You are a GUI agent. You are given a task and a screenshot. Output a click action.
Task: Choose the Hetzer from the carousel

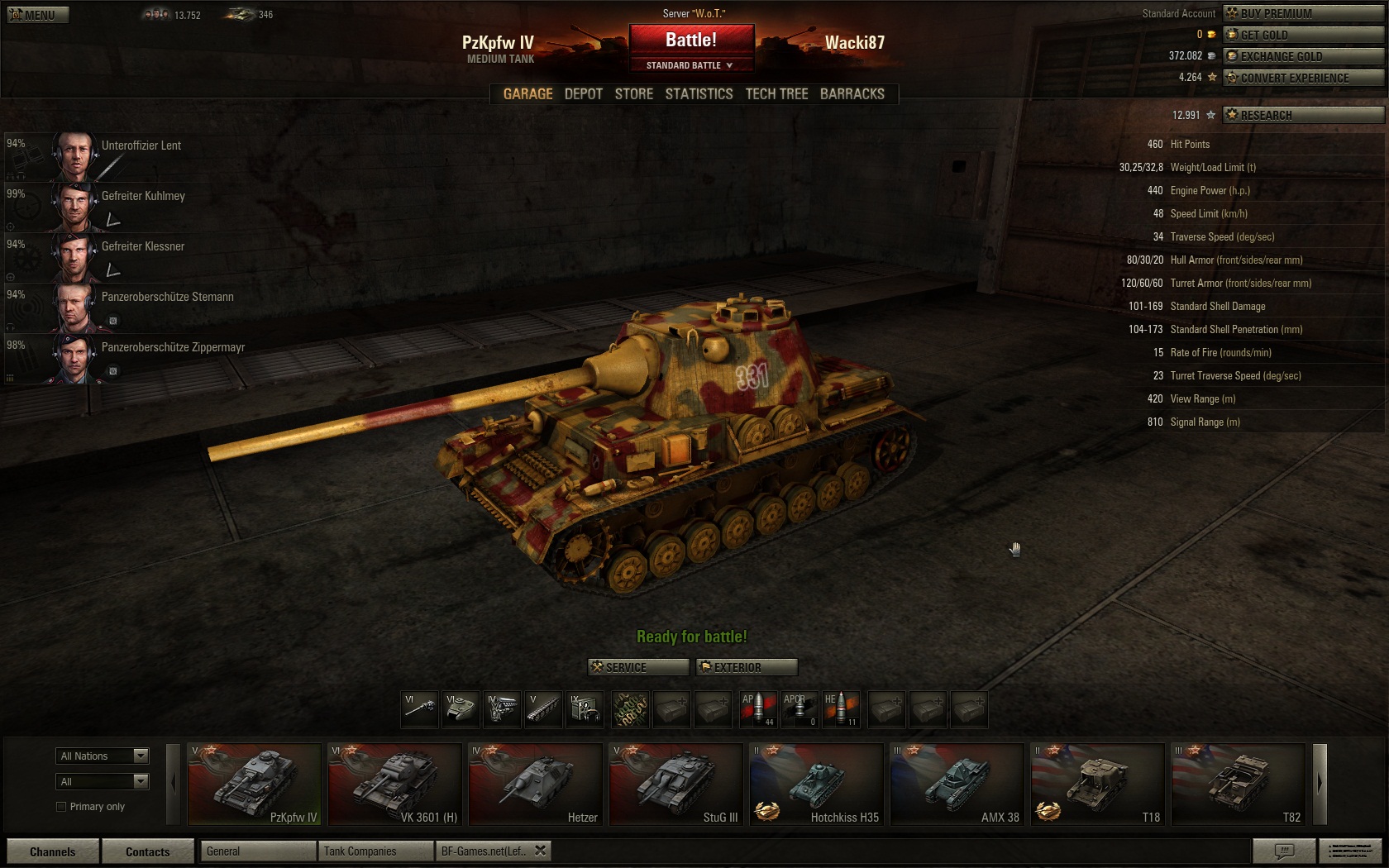tap(535, 784)
